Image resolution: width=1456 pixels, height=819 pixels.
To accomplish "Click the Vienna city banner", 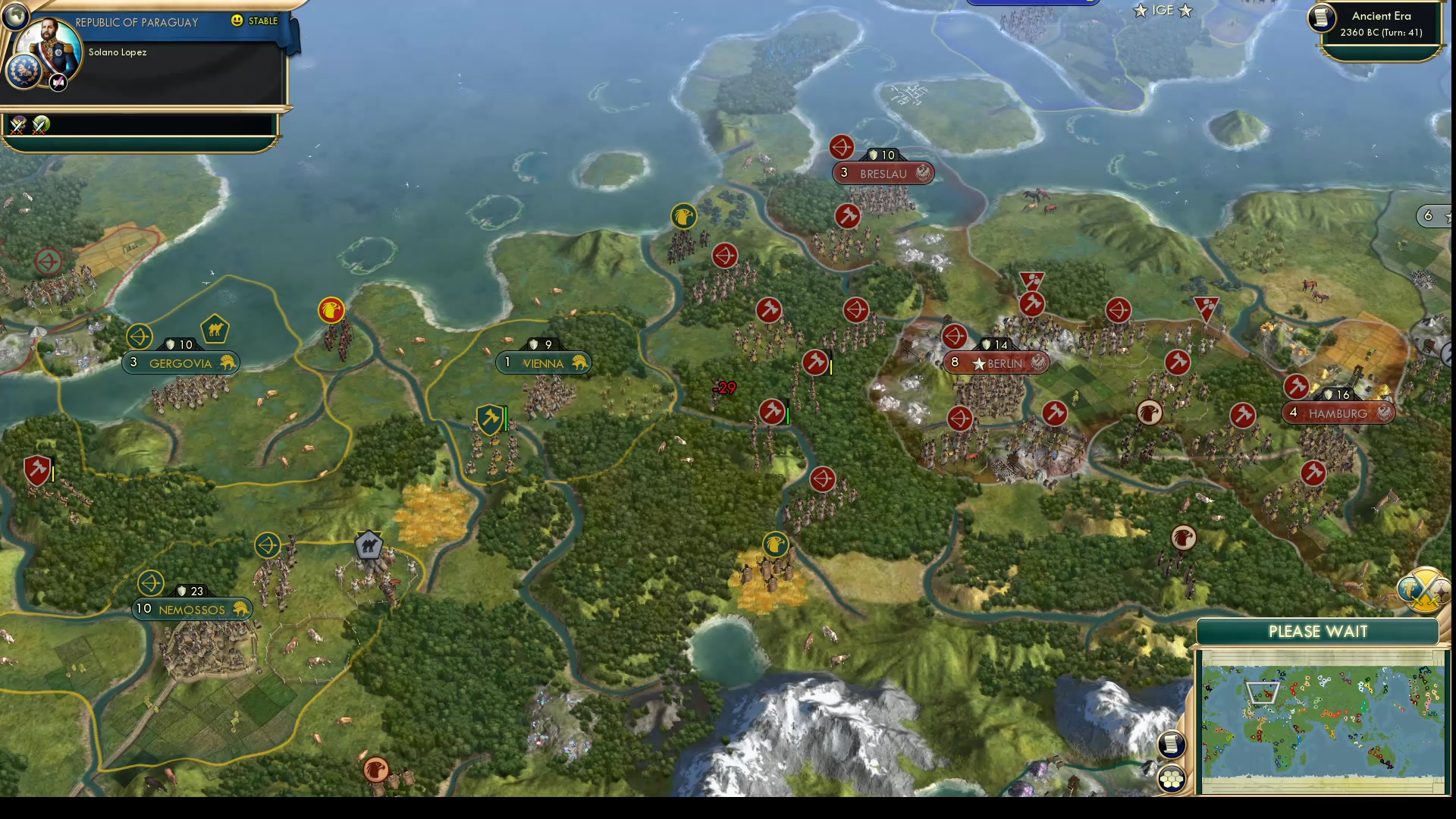I will 543,362.
